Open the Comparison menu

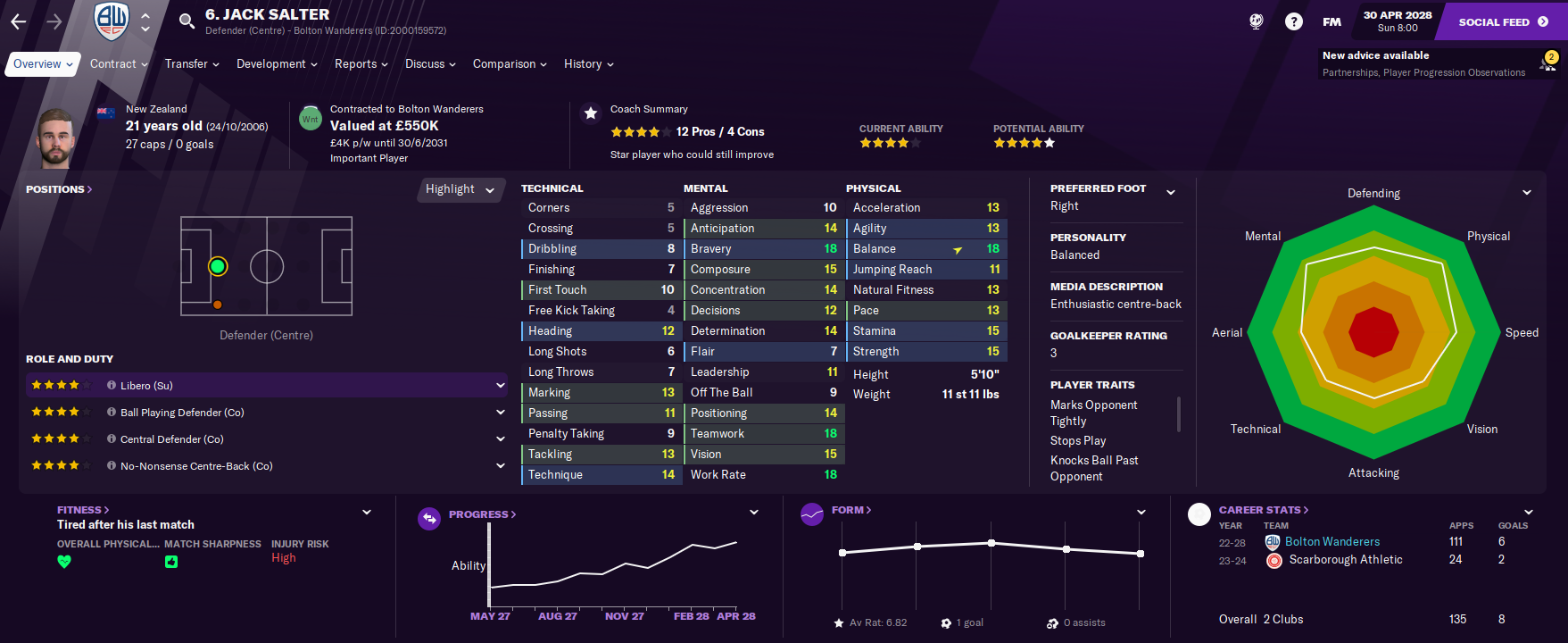[509, 64]
